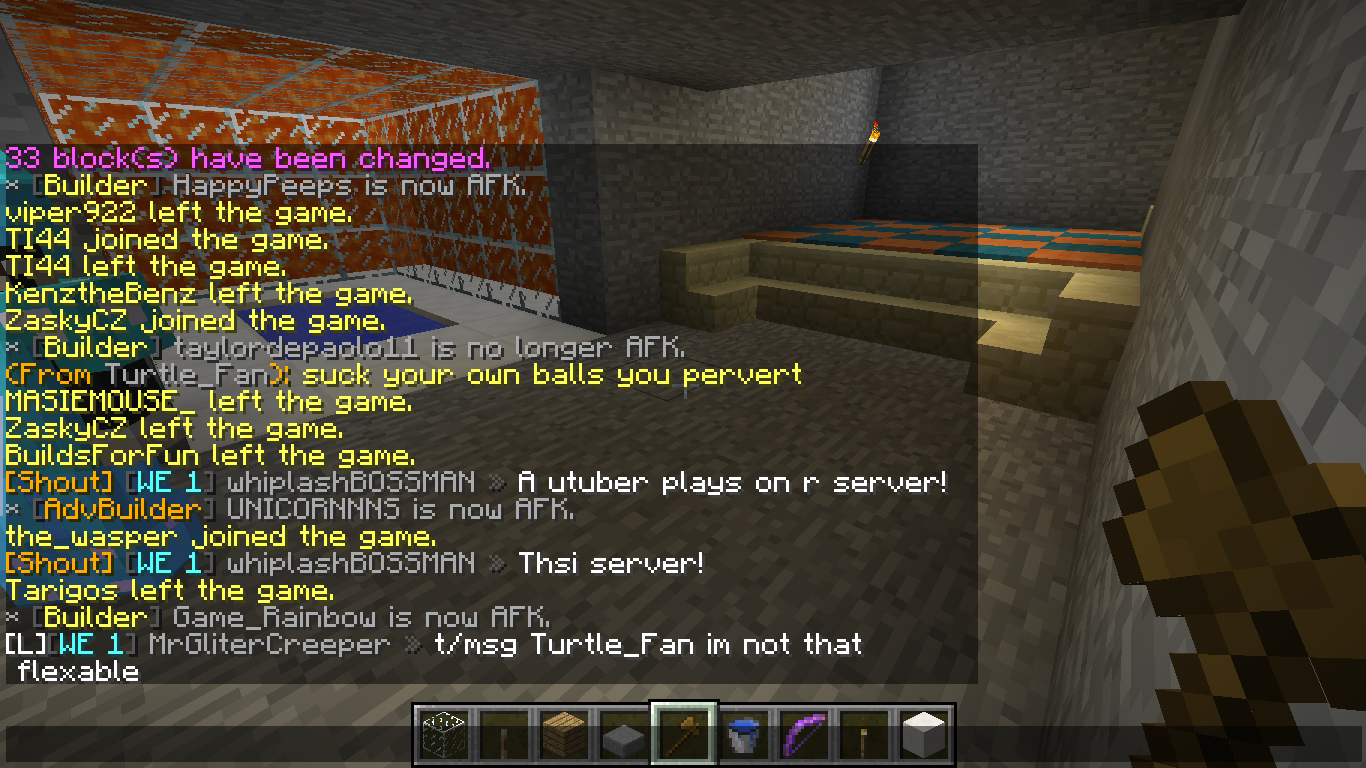Equip the enchanted purple bow
Image resolution: width=1366 pixels, height=768 pixels.
(804, 735)
